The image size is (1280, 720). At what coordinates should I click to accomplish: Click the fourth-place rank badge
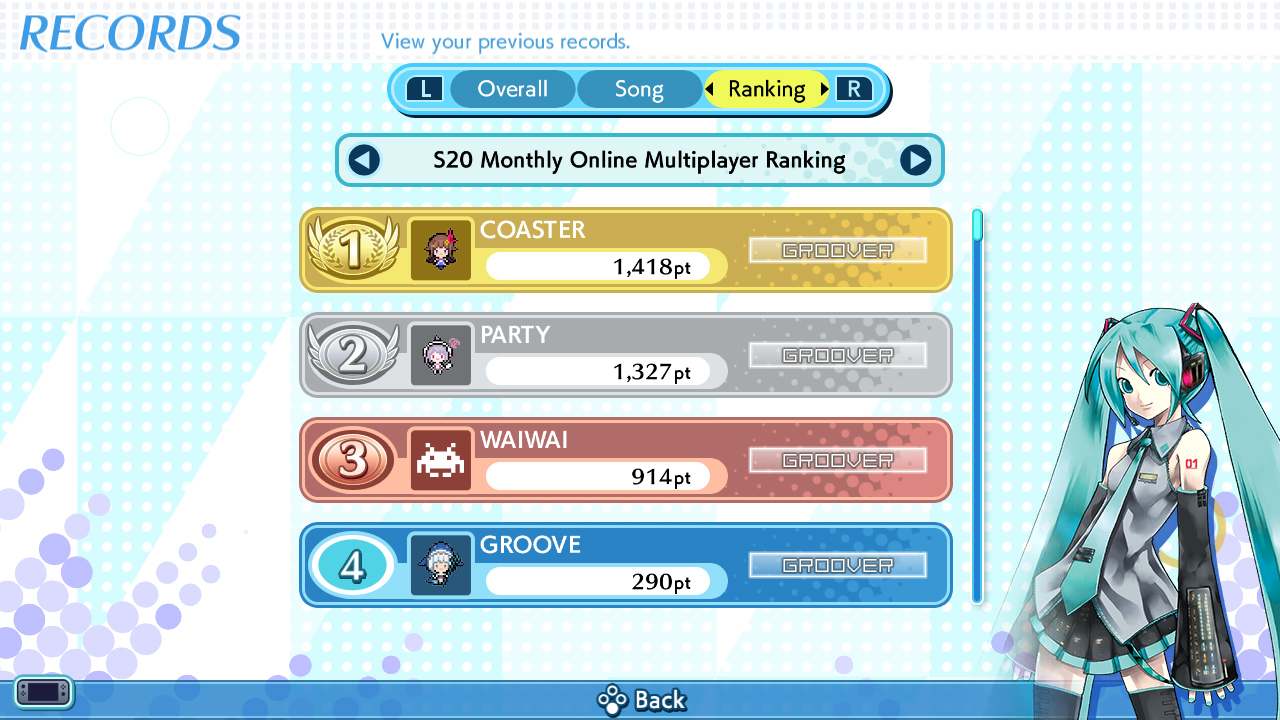click(x=355, y=564)
